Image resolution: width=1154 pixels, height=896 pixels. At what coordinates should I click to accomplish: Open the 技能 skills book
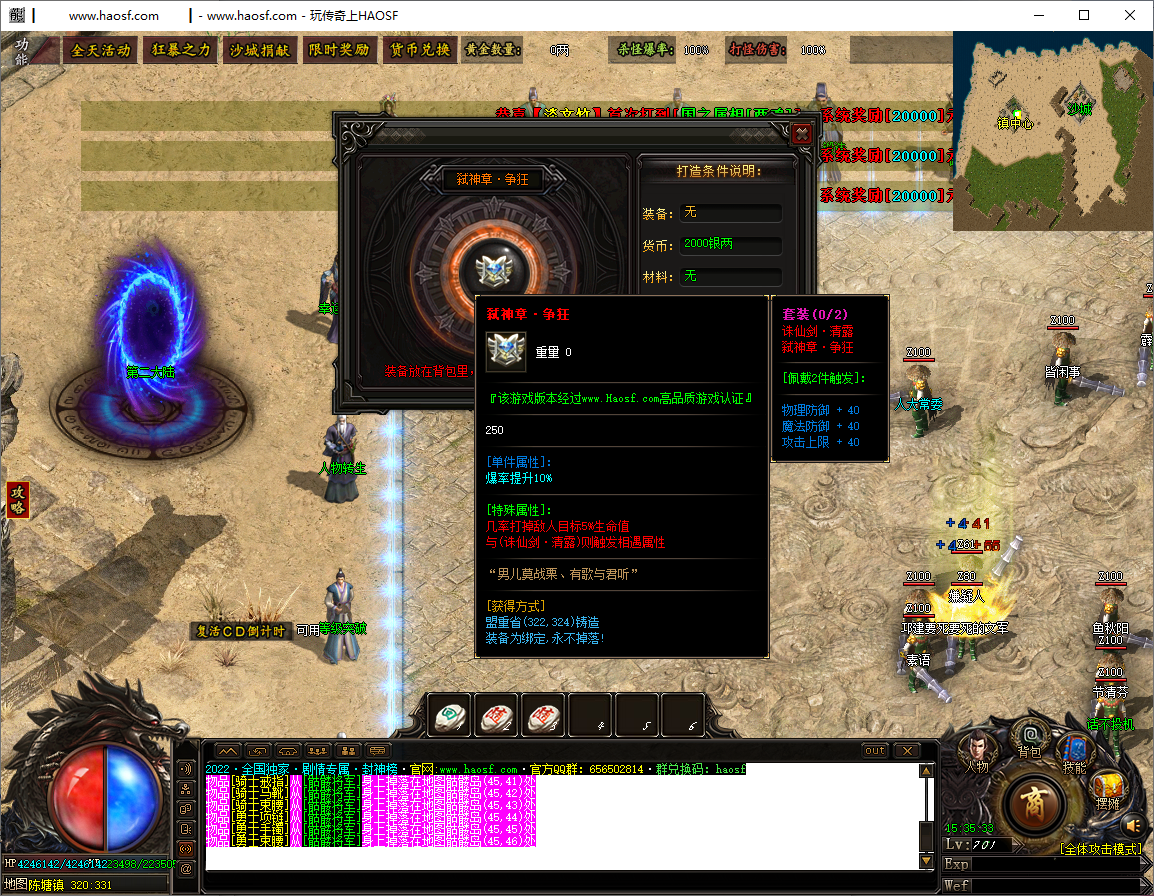pos(1075,750)
